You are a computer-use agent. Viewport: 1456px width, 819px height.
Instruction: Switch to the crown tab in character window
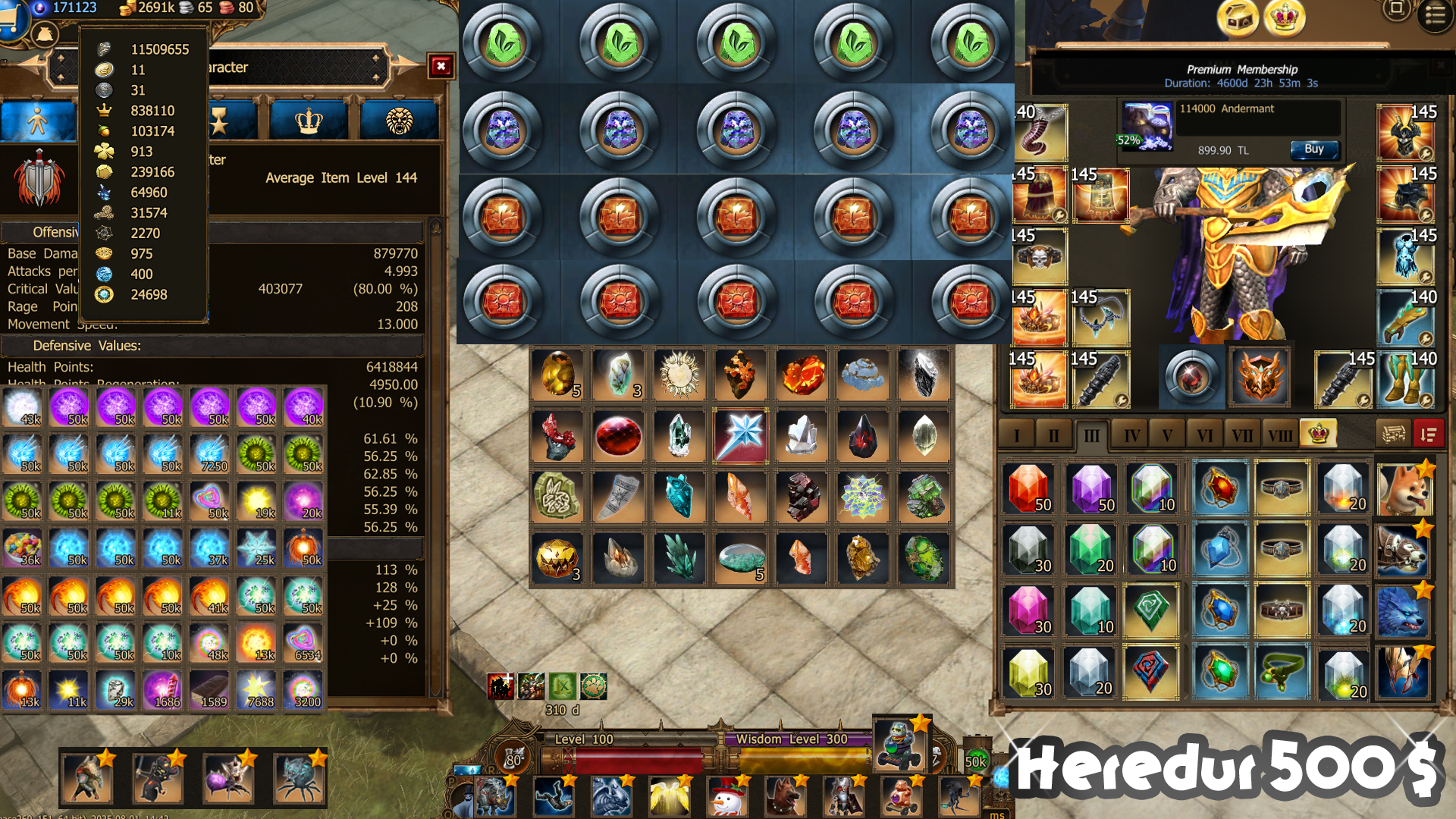(x=309, y=121)
